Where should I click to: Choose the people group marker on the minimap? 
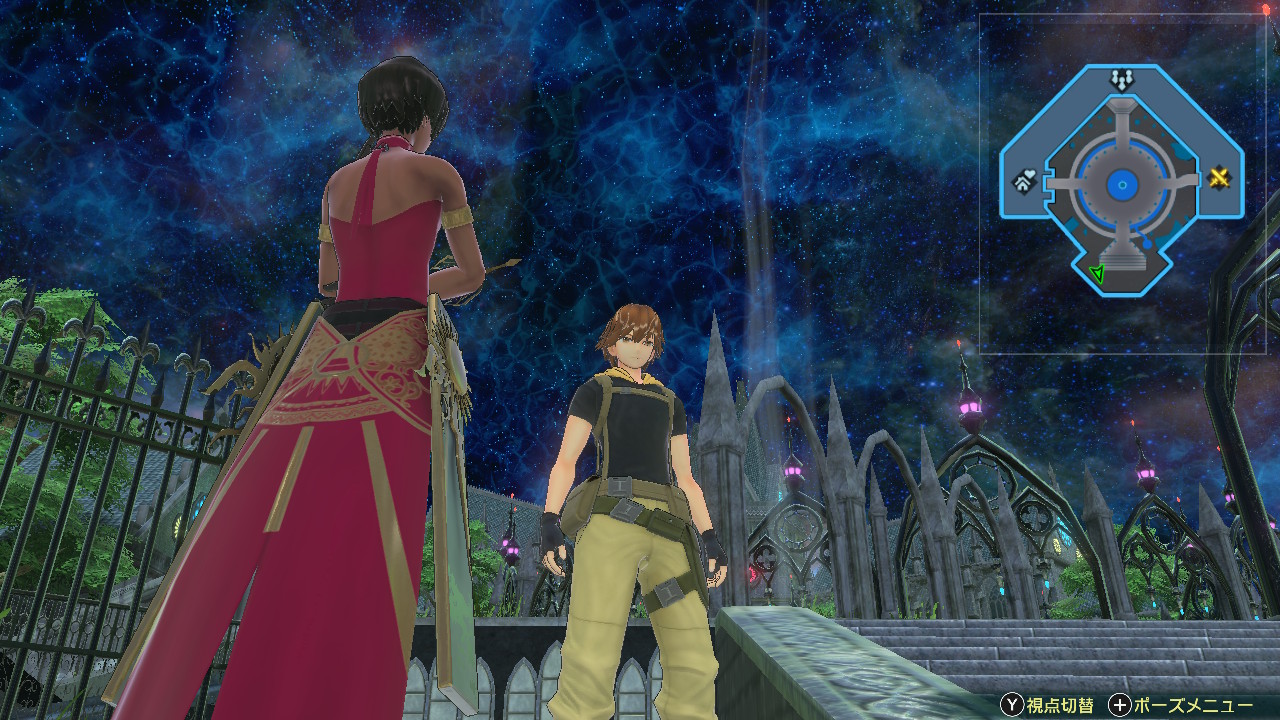coord(1120,77)
